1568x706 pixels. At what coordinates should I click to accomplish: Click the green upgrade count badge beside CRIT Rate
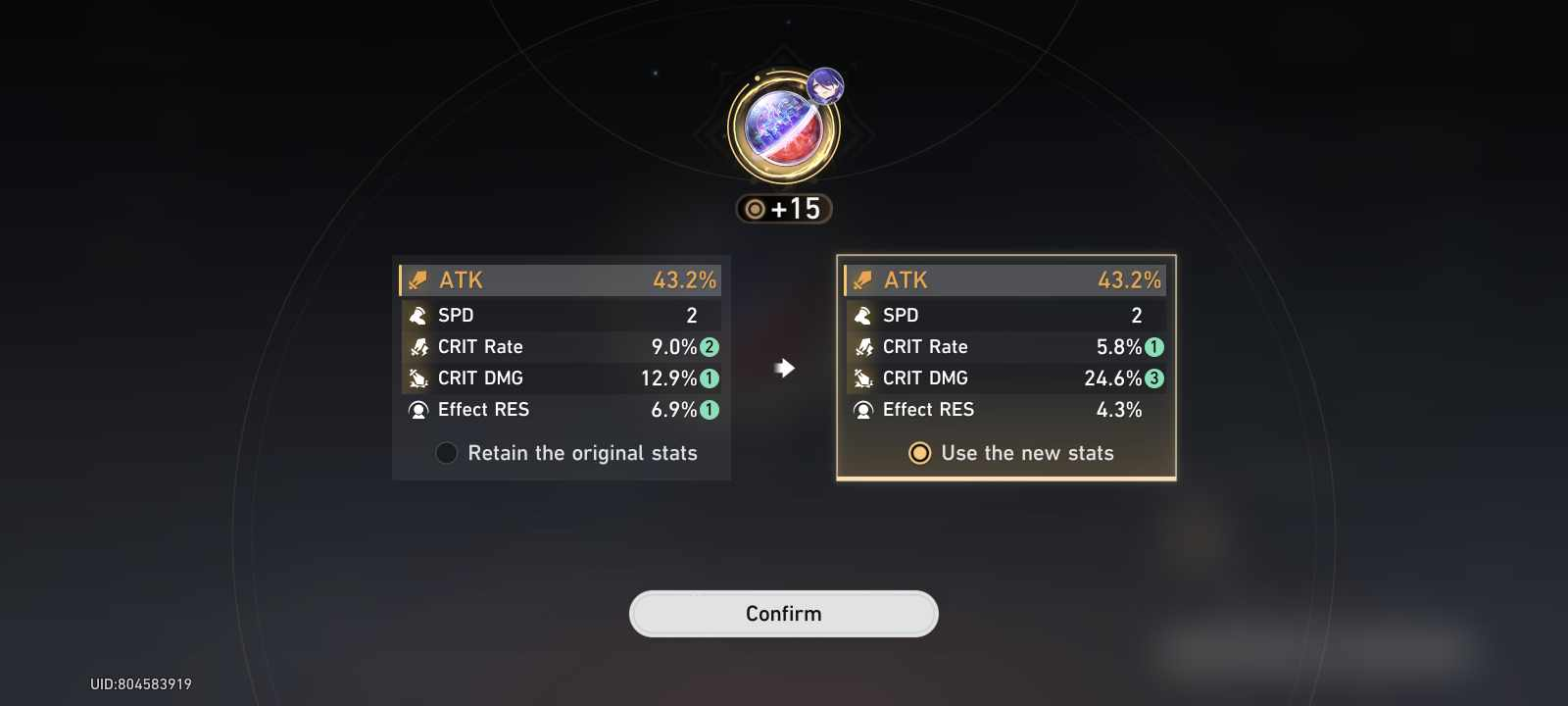[x=709, y=346]
